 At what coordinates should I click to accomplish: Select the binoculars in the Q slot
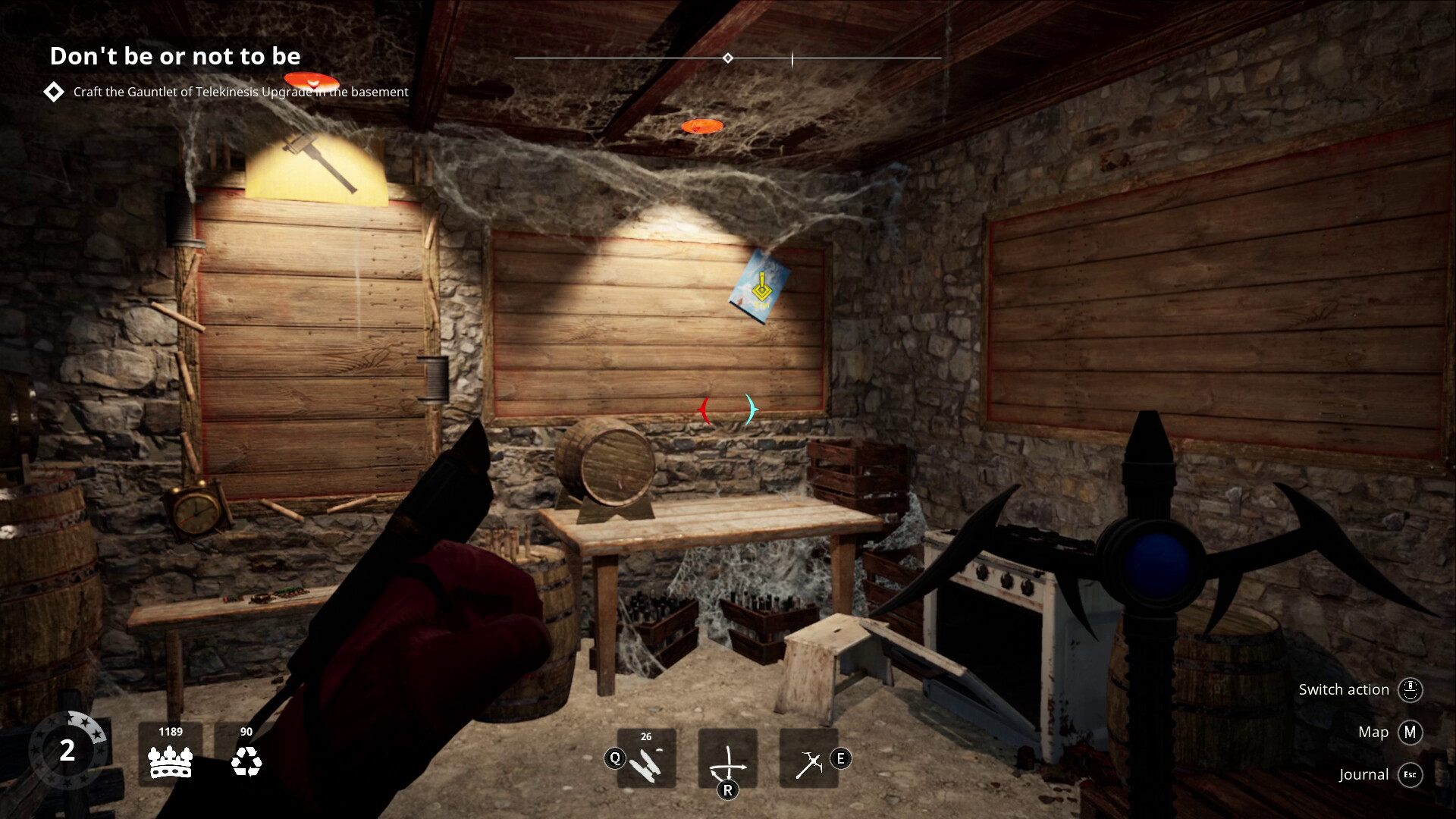[x=647, y=759]
